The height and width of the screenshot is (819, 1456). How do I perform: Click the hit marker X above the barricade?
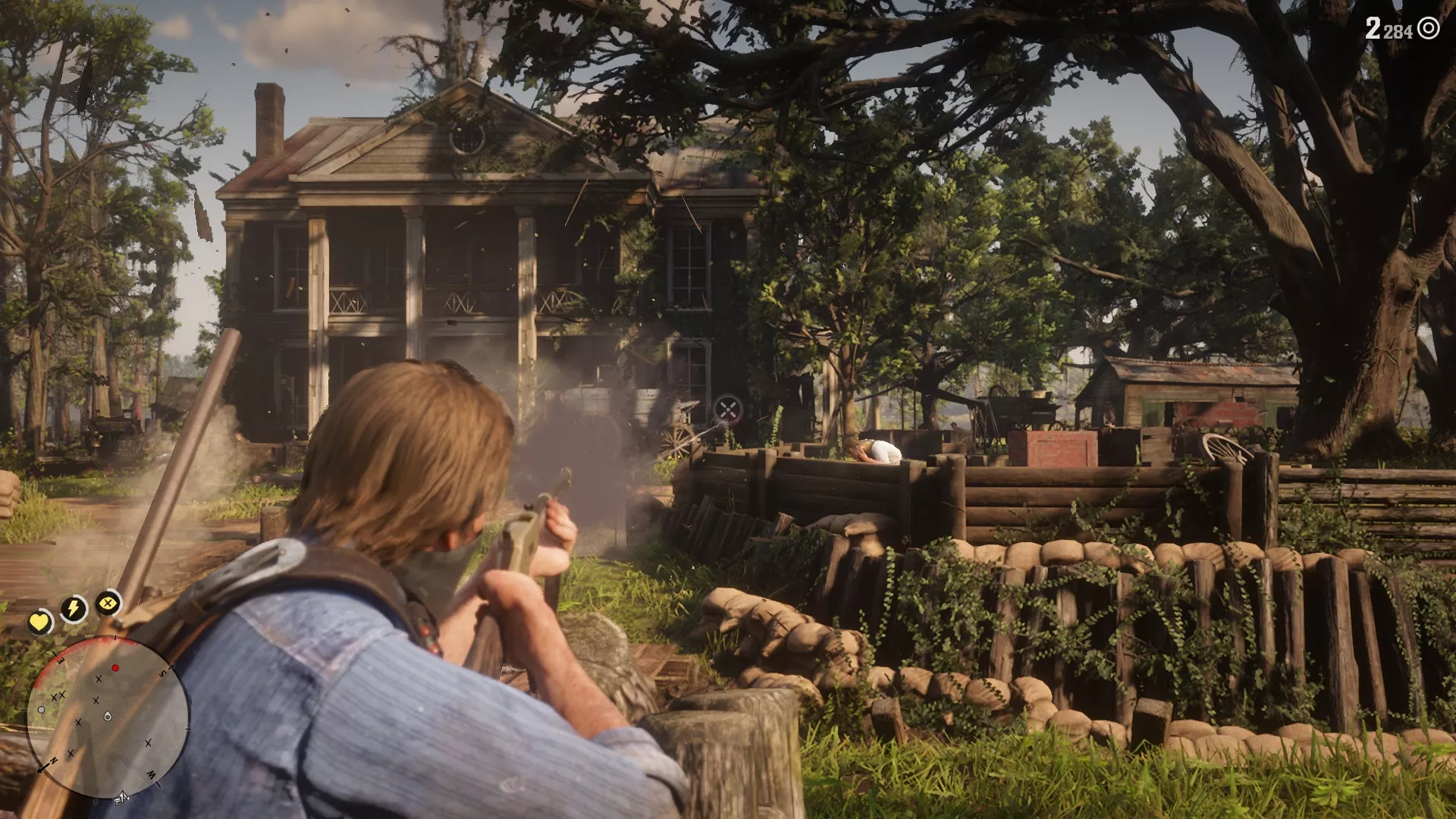coord(726,410)
